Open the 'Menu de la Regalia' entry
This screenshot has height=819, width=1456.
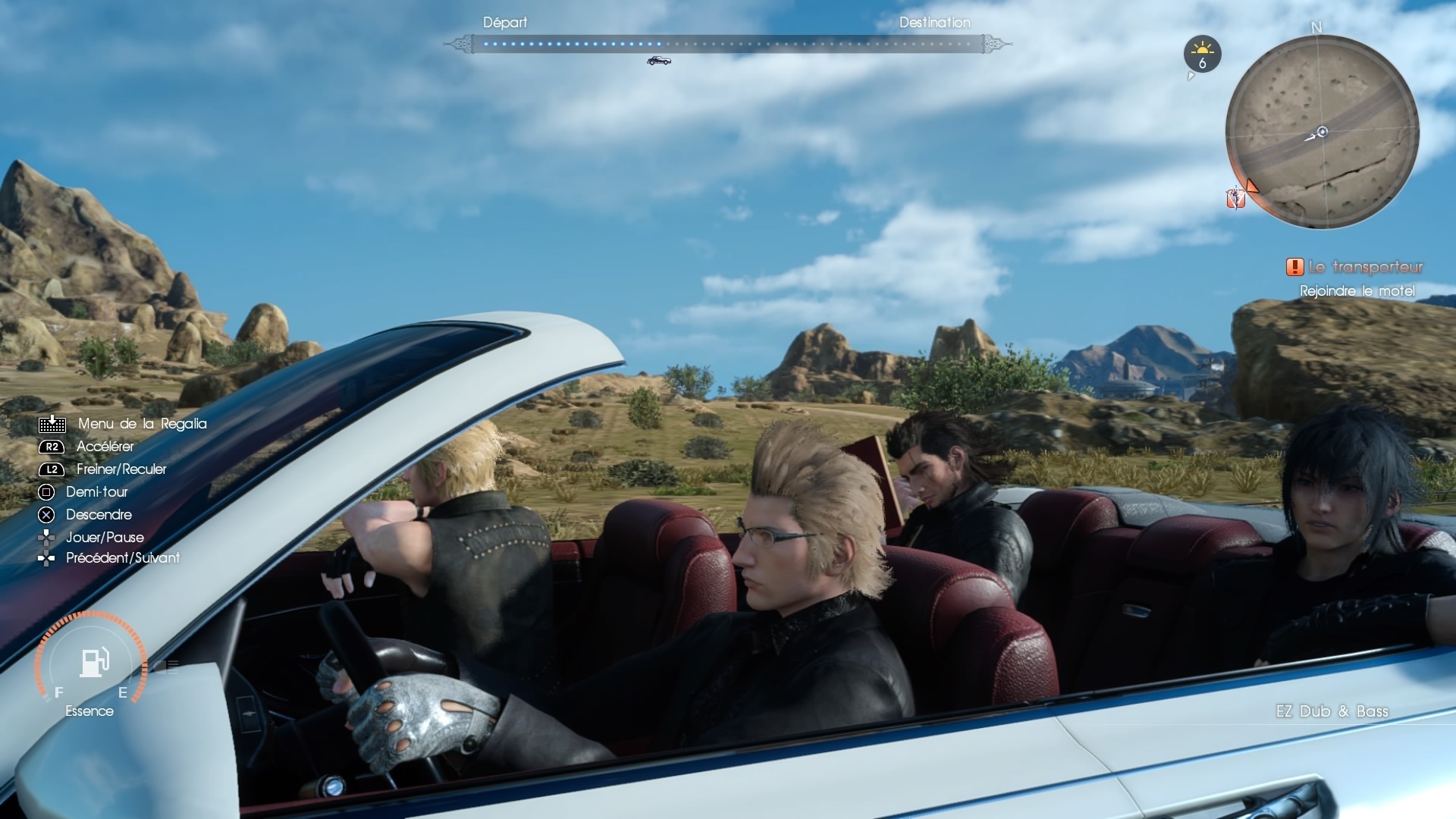142,424
